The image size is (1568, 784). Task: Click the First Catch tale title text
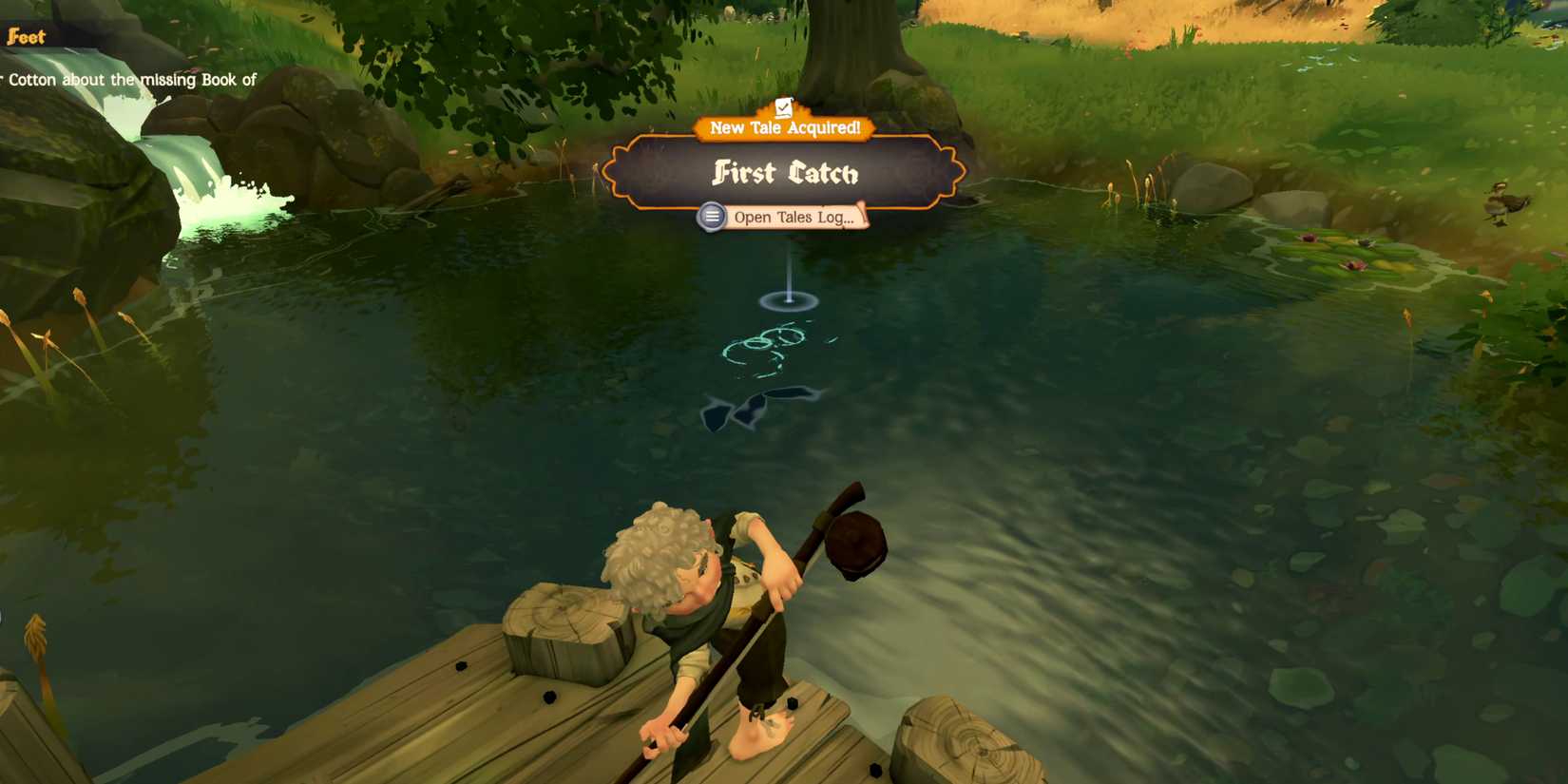785,173
